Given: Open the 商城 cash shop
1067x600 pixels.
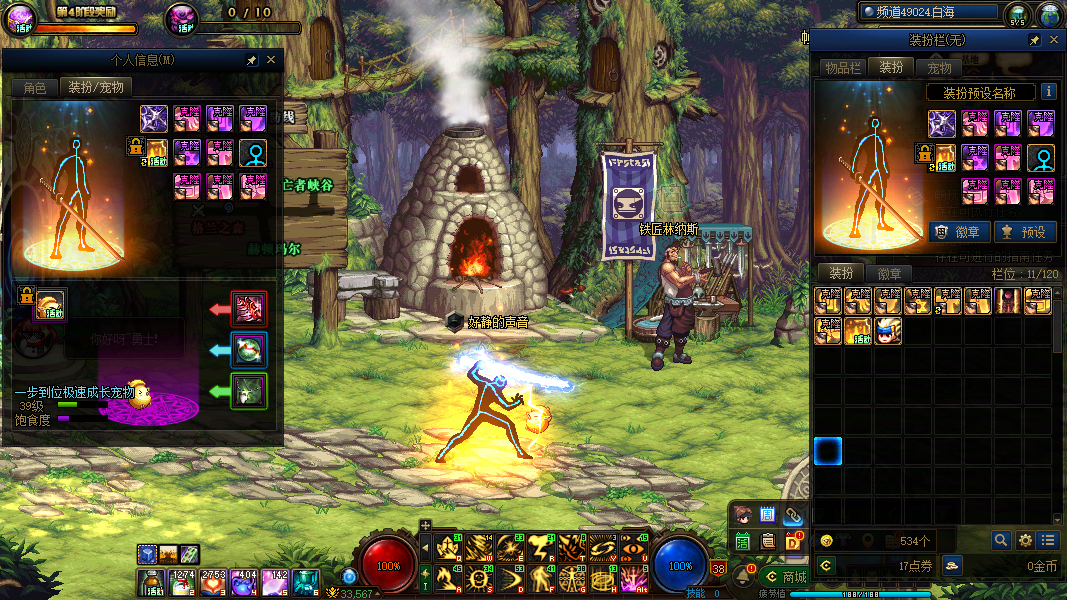Looking at the screenshot, I should tap(785, 577).
